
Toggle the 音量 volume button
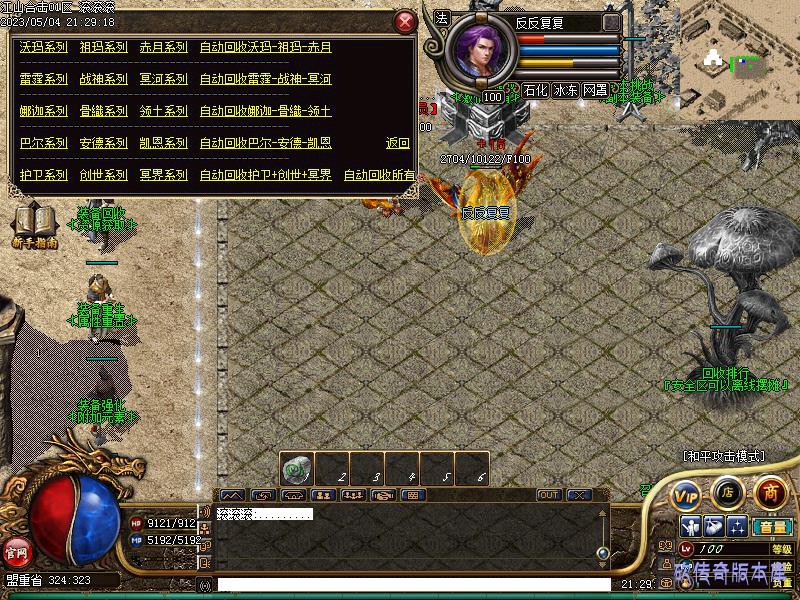click(x=771, y=527)
